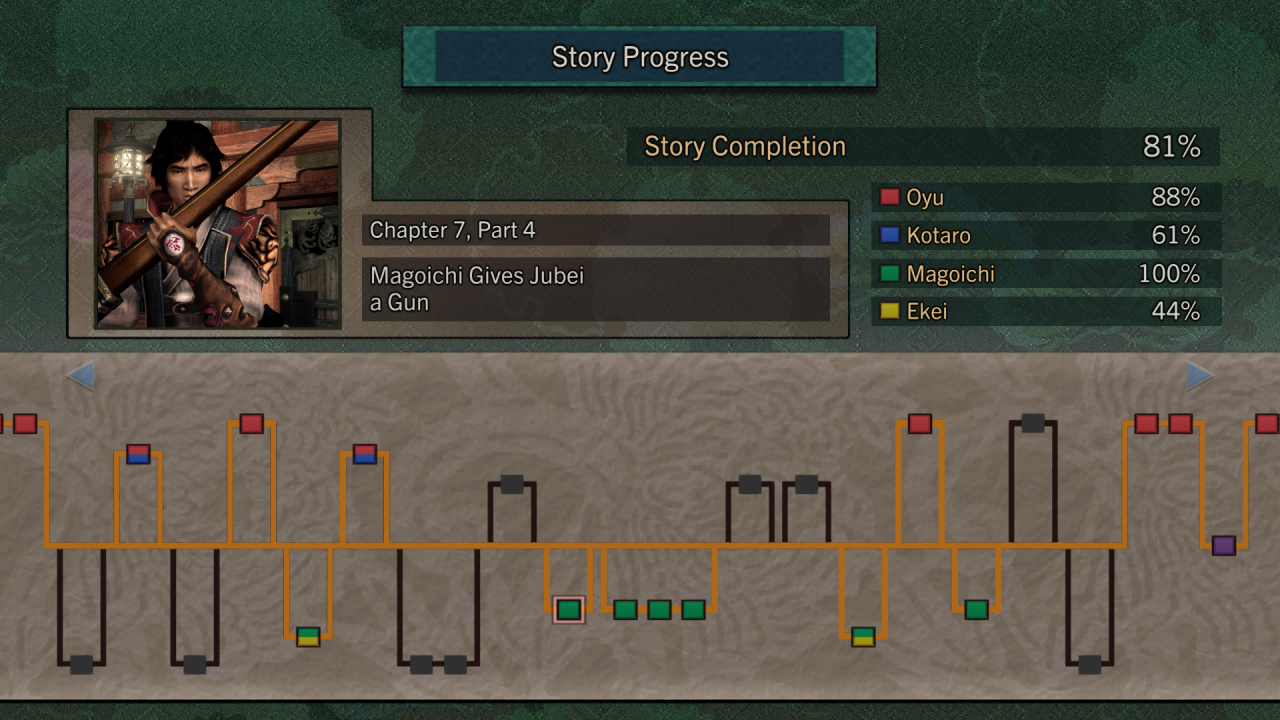Select the highlighted green Magoichi story node
Screen dimensions: 1280x720
pos(568,609)
